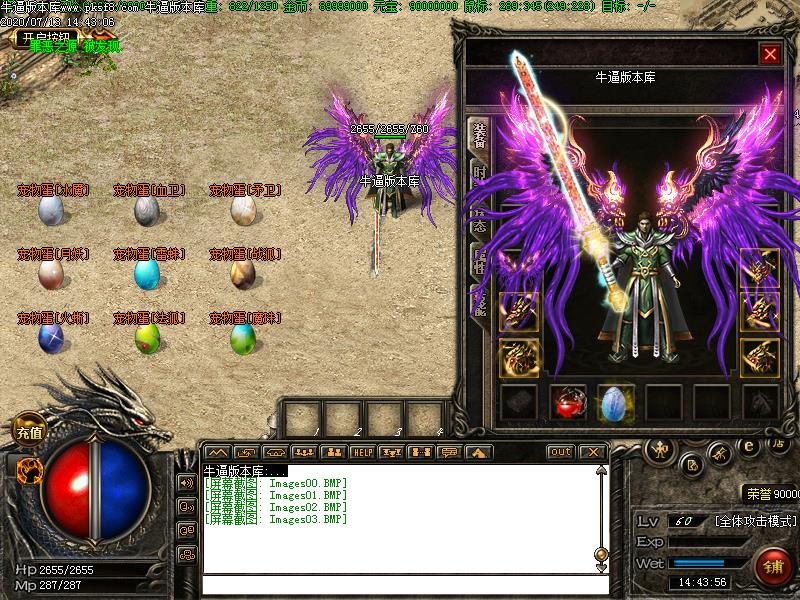Open the red 铺 shop button
This screenshot has height=600, width=800.
pyautogui.click(x=774, y=568)
